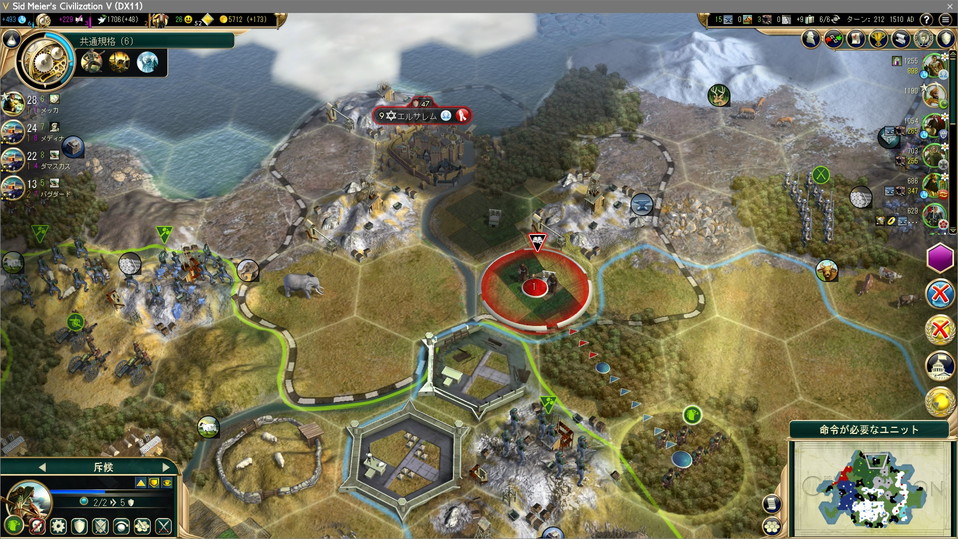The height and width of the screenshot is (539, 958).
Task: Fortify the scout with the shield action
Action: [79, 525]
